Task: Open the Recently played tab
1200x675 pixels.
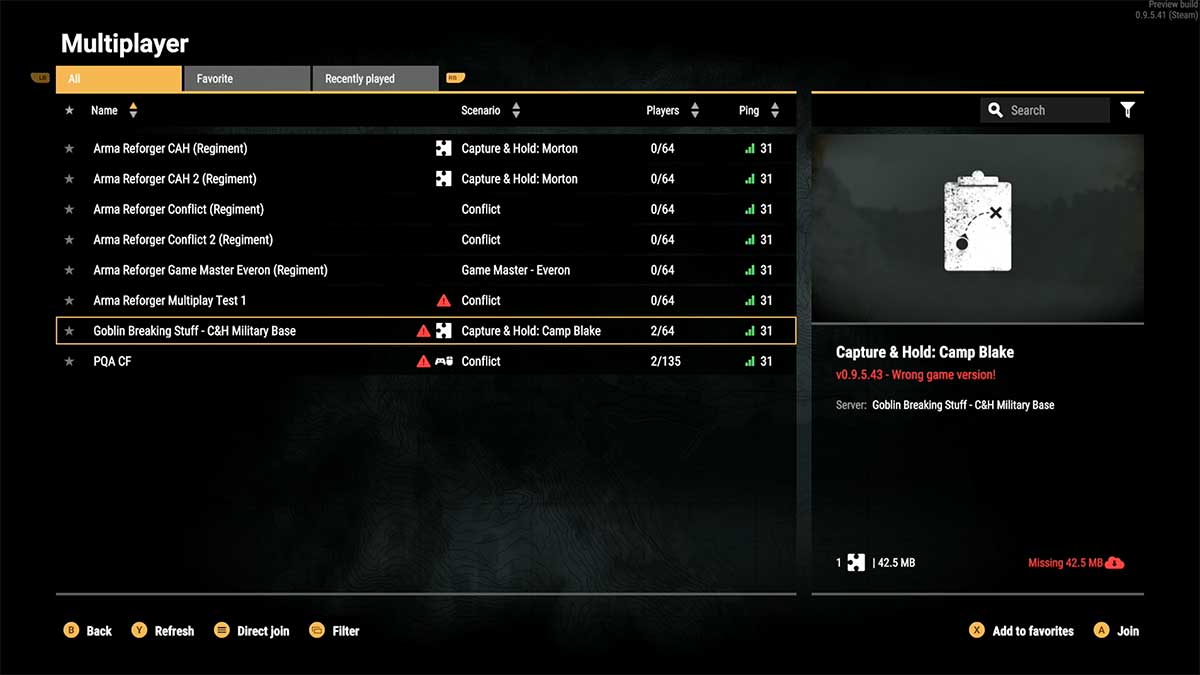Action: (374, 79)
